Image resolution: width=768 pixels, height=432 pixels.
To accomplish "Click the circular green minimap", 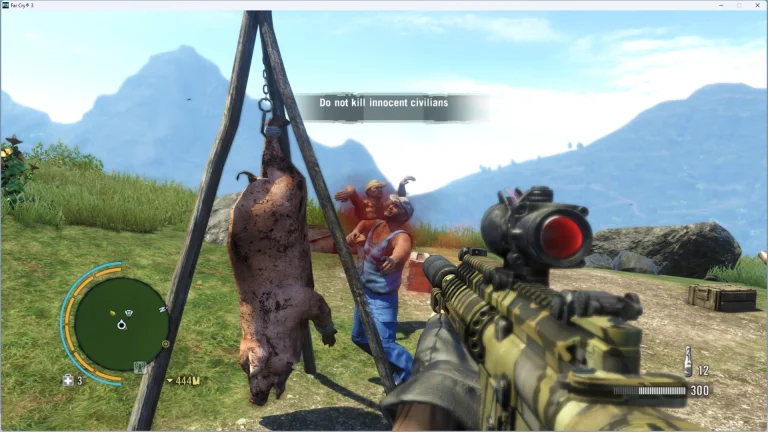I will pyautogui.click(x=121, y=323).
